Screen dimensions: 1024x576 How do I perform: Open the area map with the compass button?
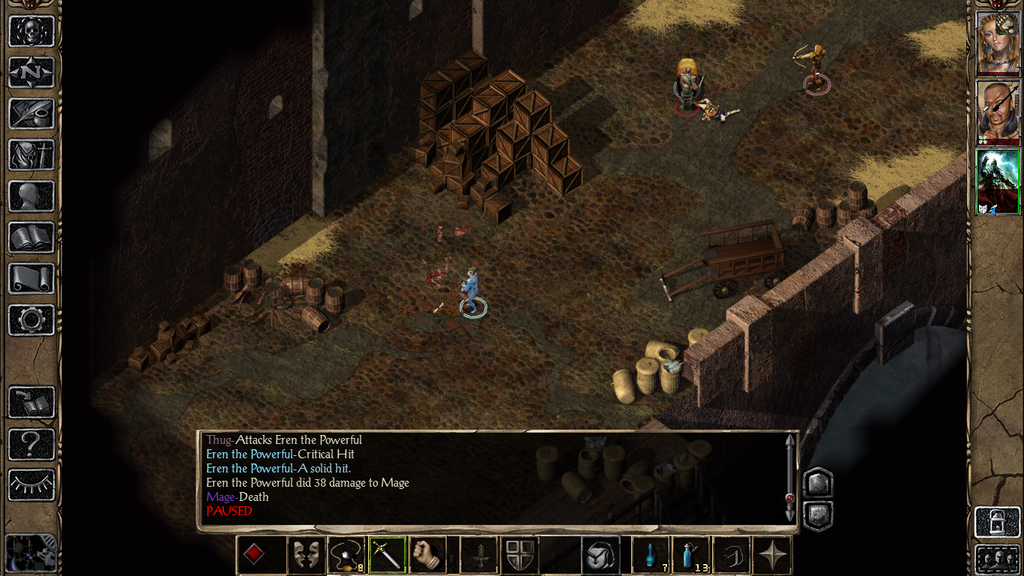[31, 72]
